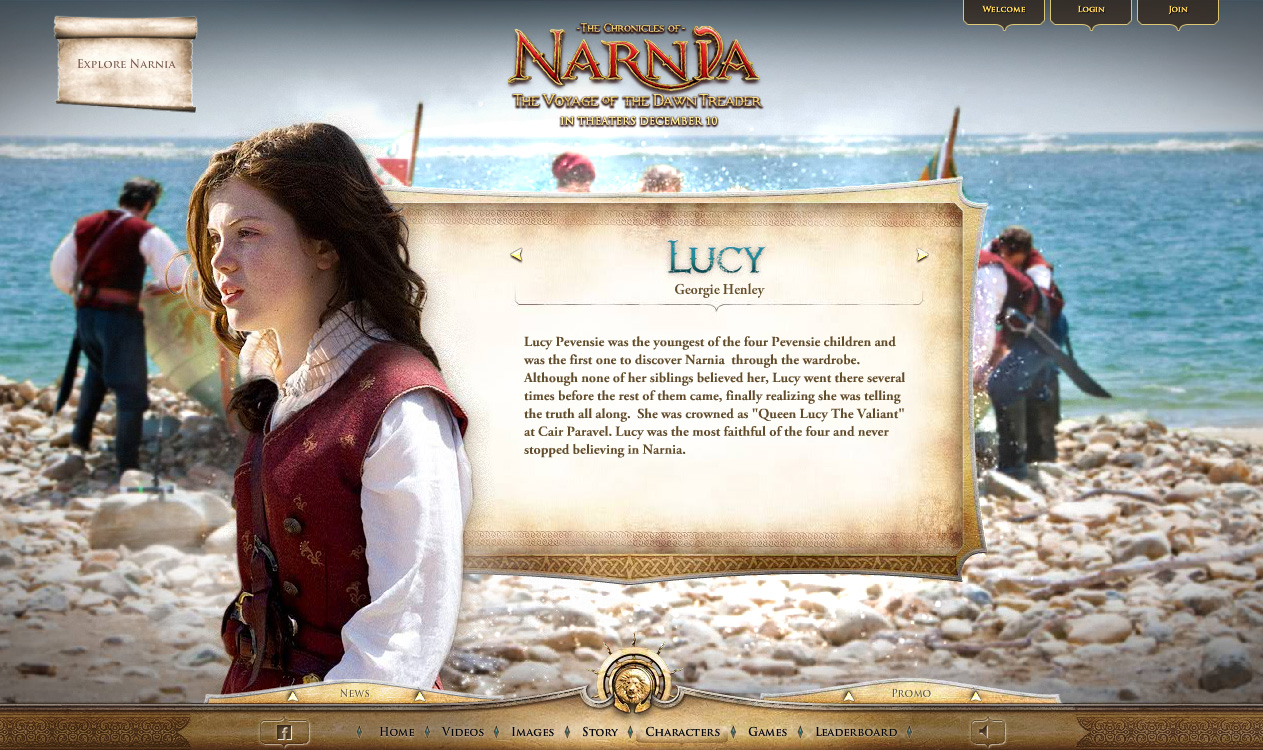Toggle sound with the speaker button
The width and height of the screenshot is (1263, 750).
click(984, 732)
